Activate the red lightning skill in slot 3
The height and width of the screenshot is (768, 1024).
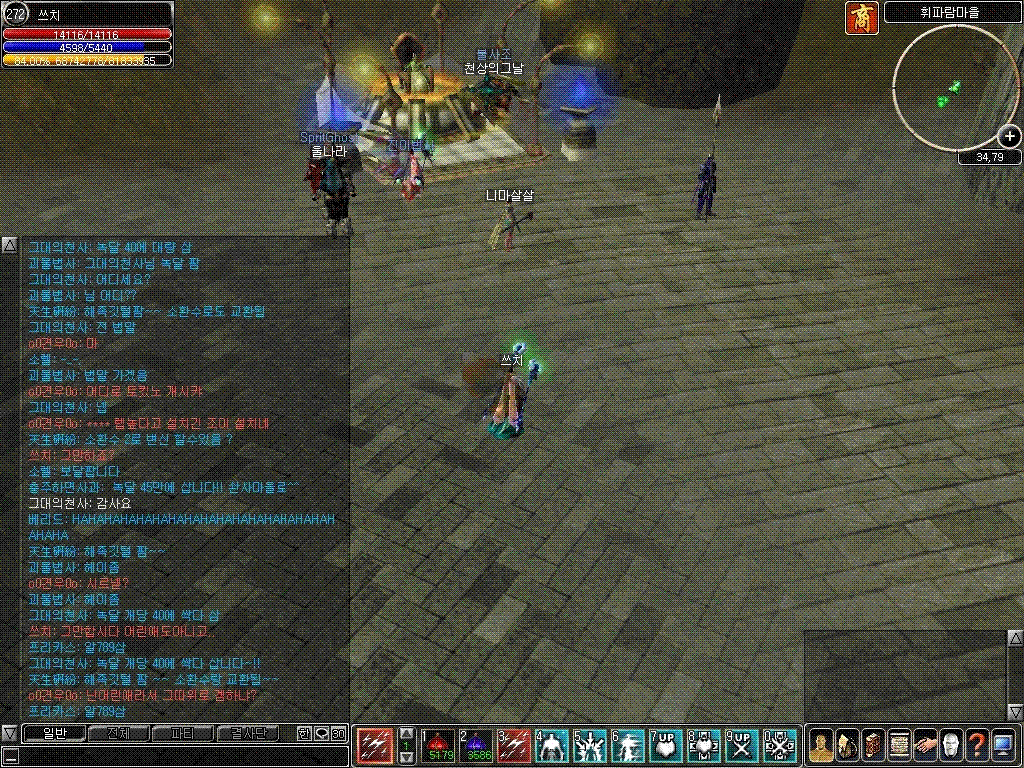pos(513,746)
